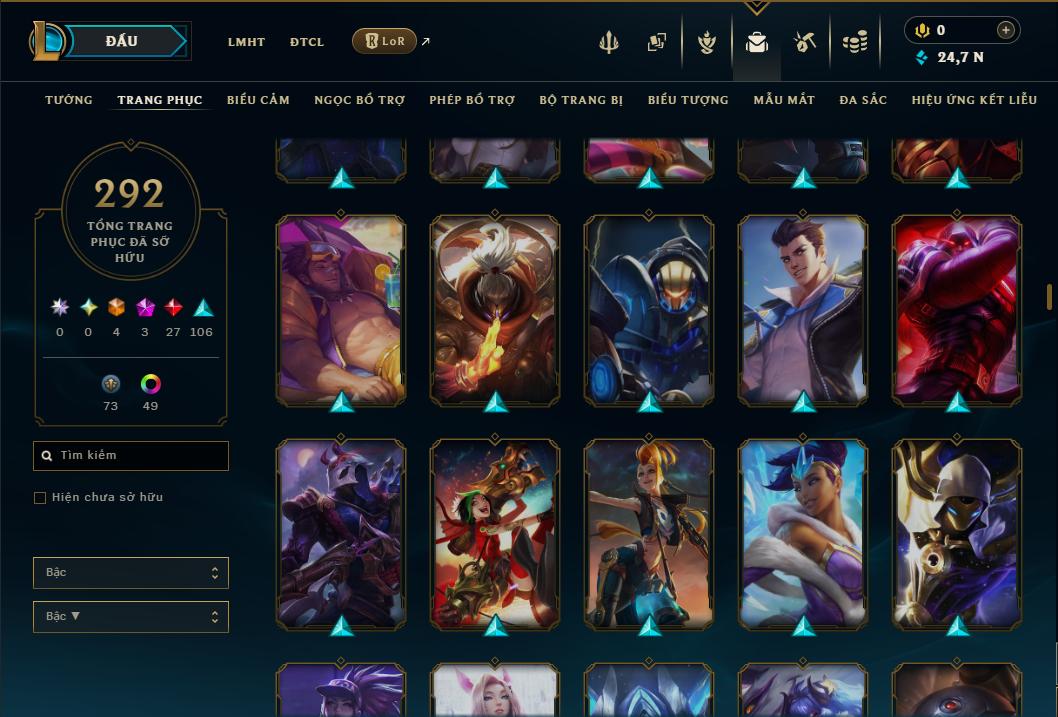The height and width of the screenshot is (717, 1058).
Task: Select the PHÉP BỔ TRỢ tab
Action: click(472, 100)
